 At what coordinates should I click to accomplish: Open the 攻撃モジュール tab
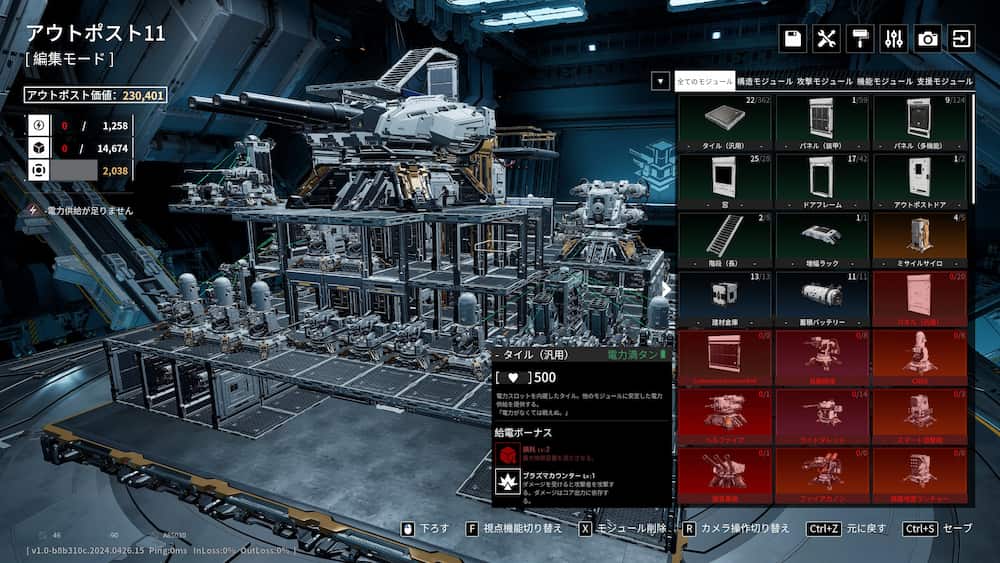pos(825,81)
